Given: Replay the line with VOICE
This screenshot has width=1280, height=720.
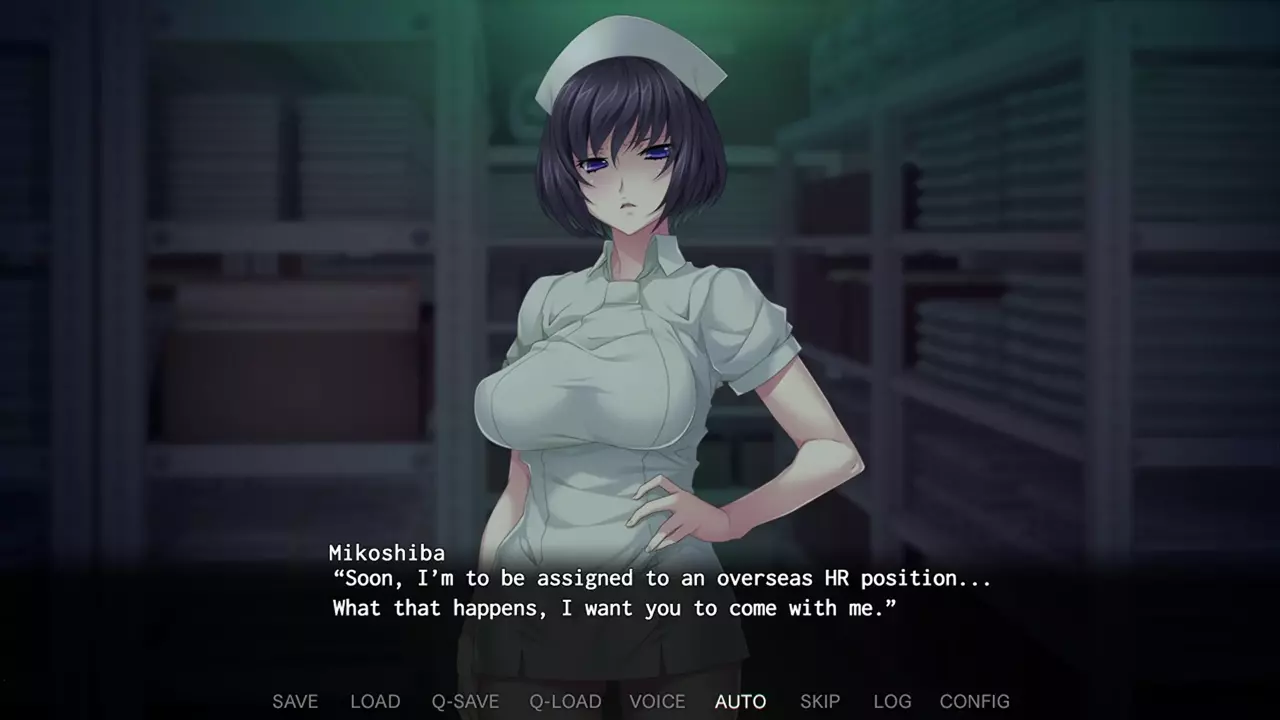Looking at the screenshot, I should [657, 702].
